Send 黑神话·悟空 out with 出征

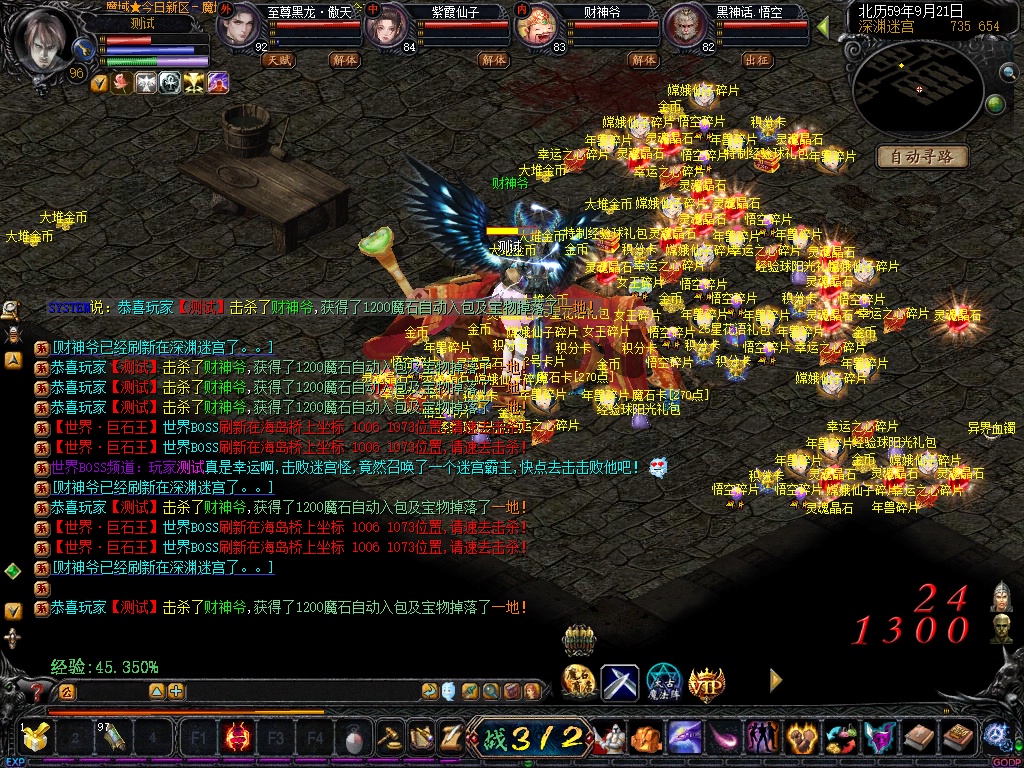tap(758, 60)
